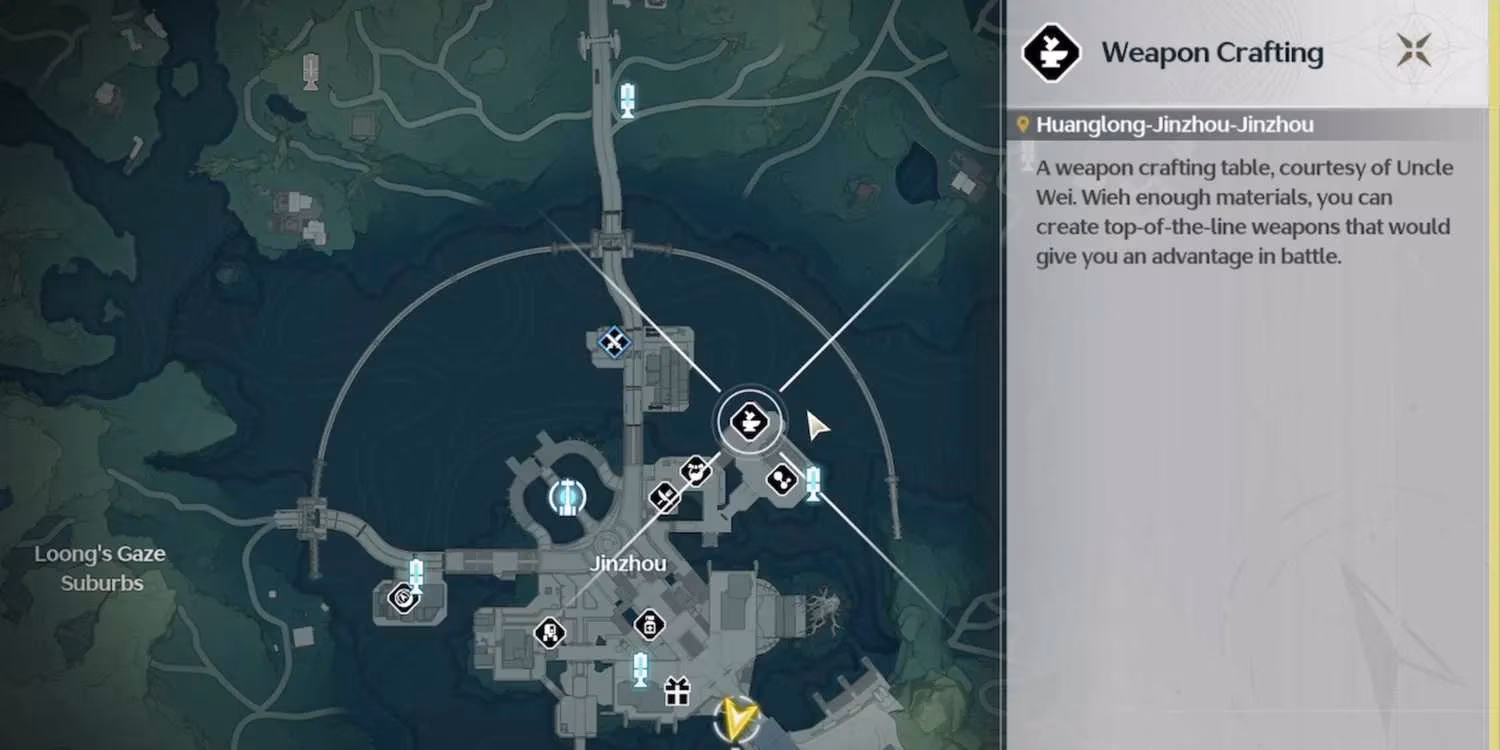Click the Loong's Gaze Suburbs area label
This screenshot has width=1500, height=750.
coord(100,568)
